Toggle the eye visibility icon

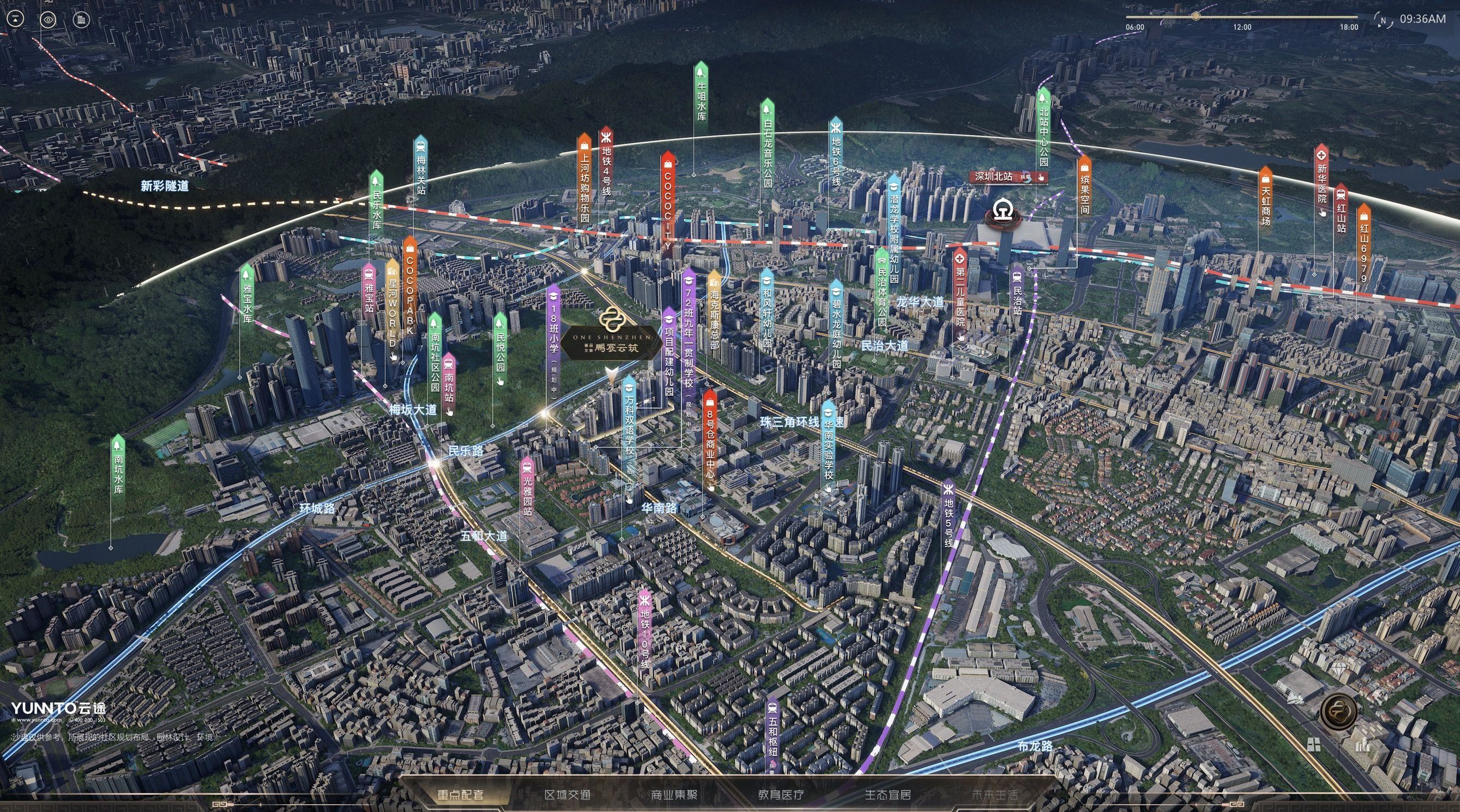point(49,20)
